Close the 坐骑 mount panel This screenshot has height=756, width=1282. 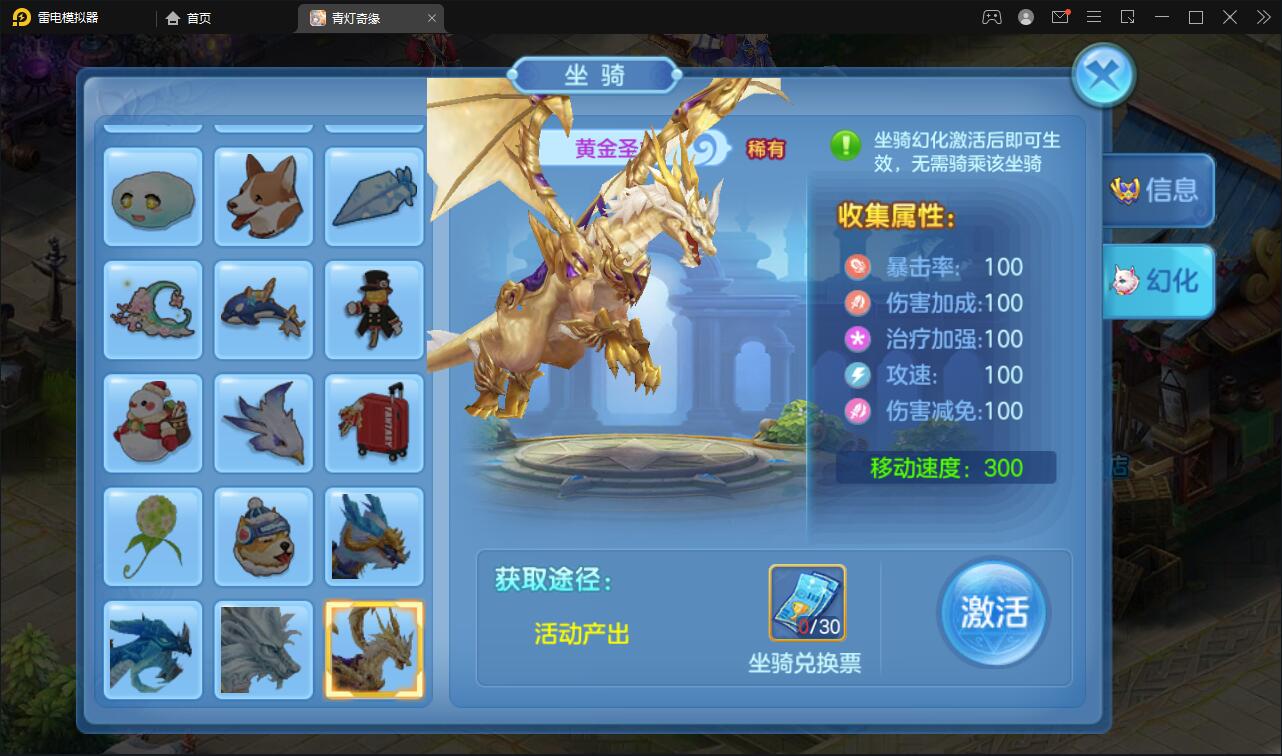tap(1103, 75)
